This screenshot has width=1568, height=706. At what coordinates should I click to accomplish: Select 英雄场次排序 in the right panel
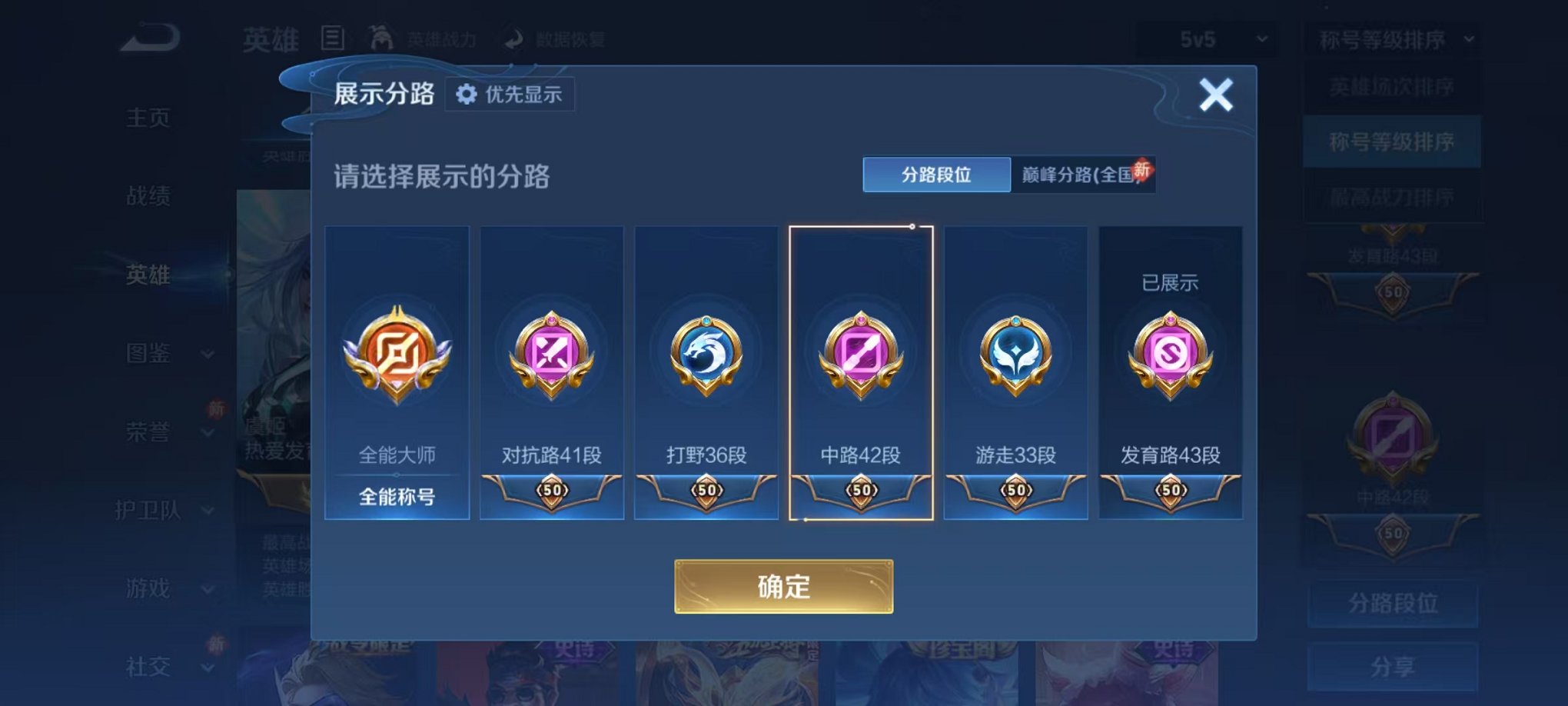click(1391, 86)
